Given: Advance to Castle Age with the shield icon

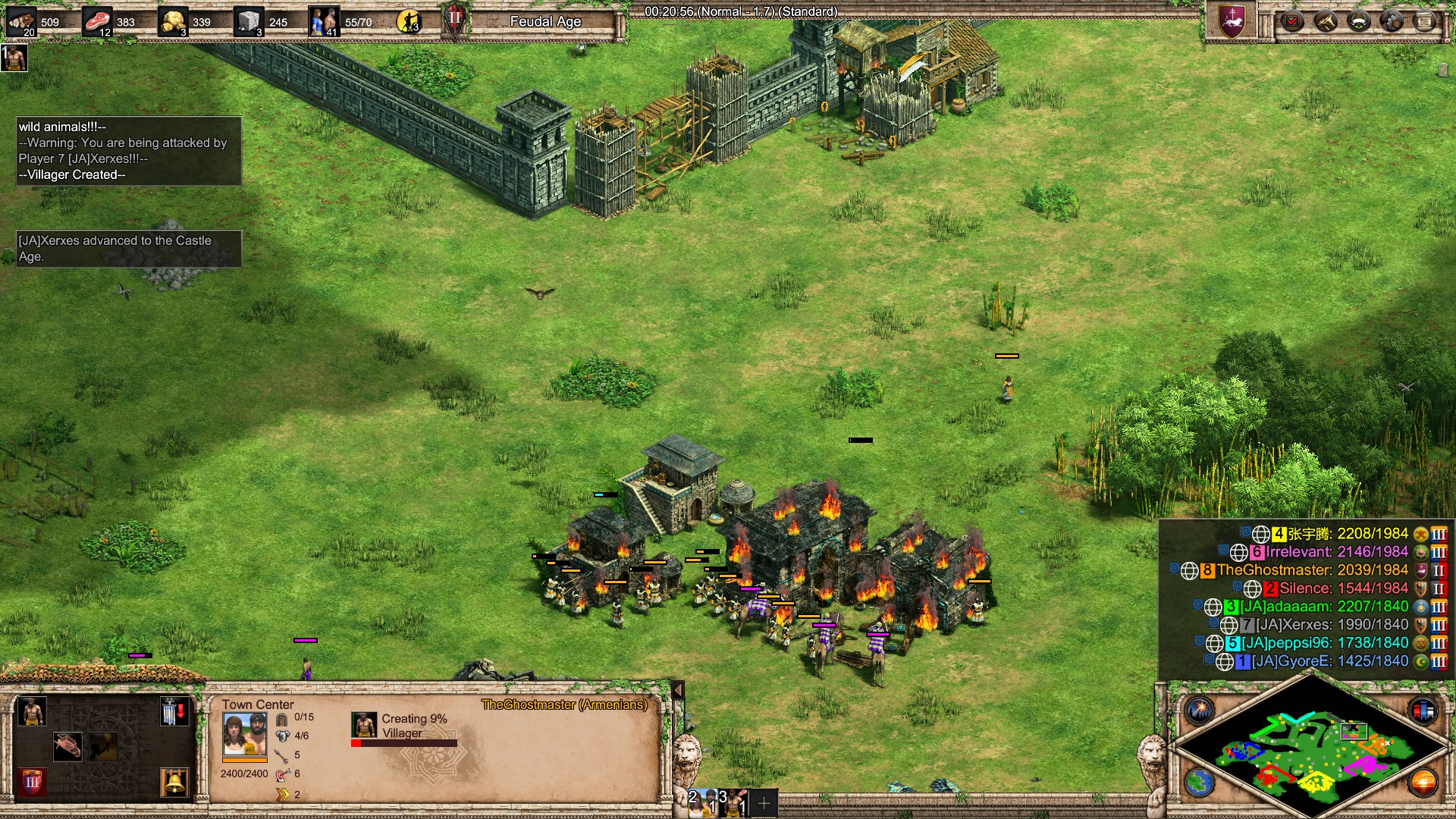Looking at the screenshot, I should coord(31,781).
